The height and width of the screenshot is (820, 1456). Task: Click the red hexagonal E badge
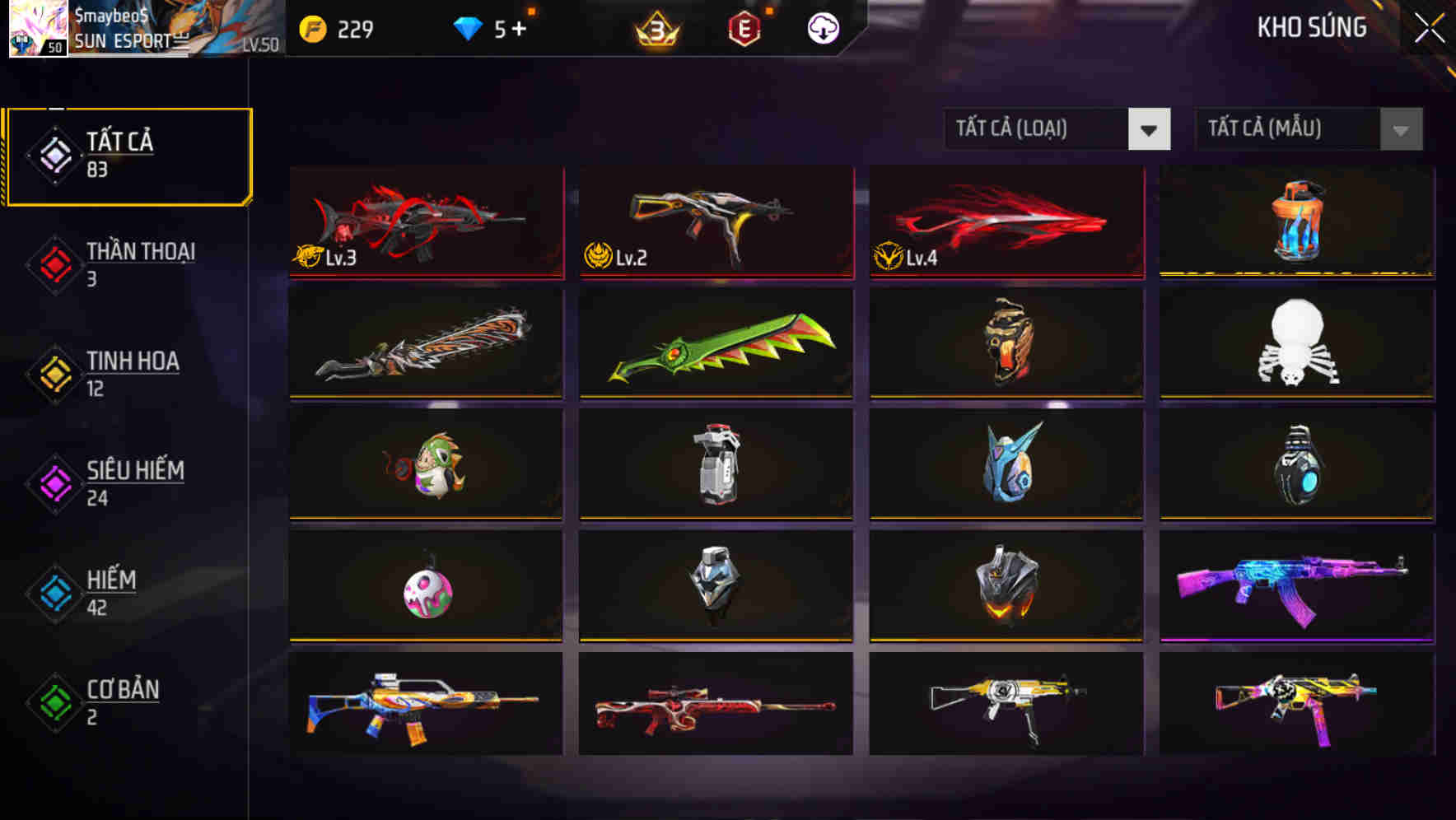(744, 29)
